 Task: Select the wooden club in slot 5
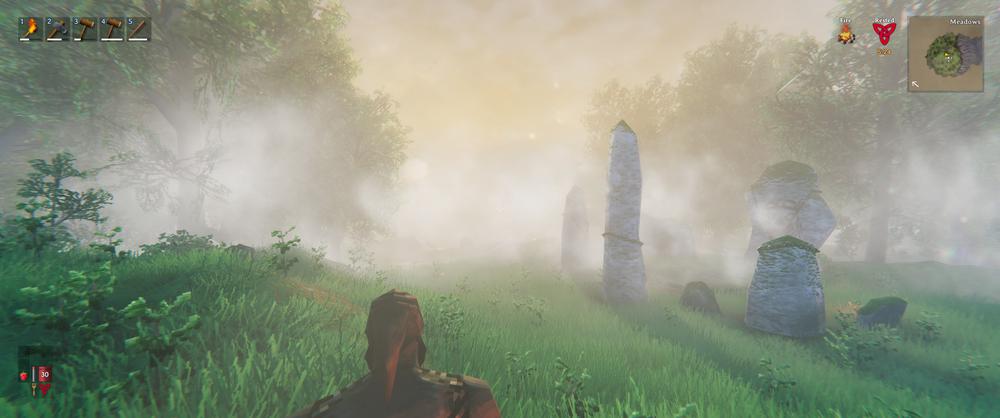[138, 28]
